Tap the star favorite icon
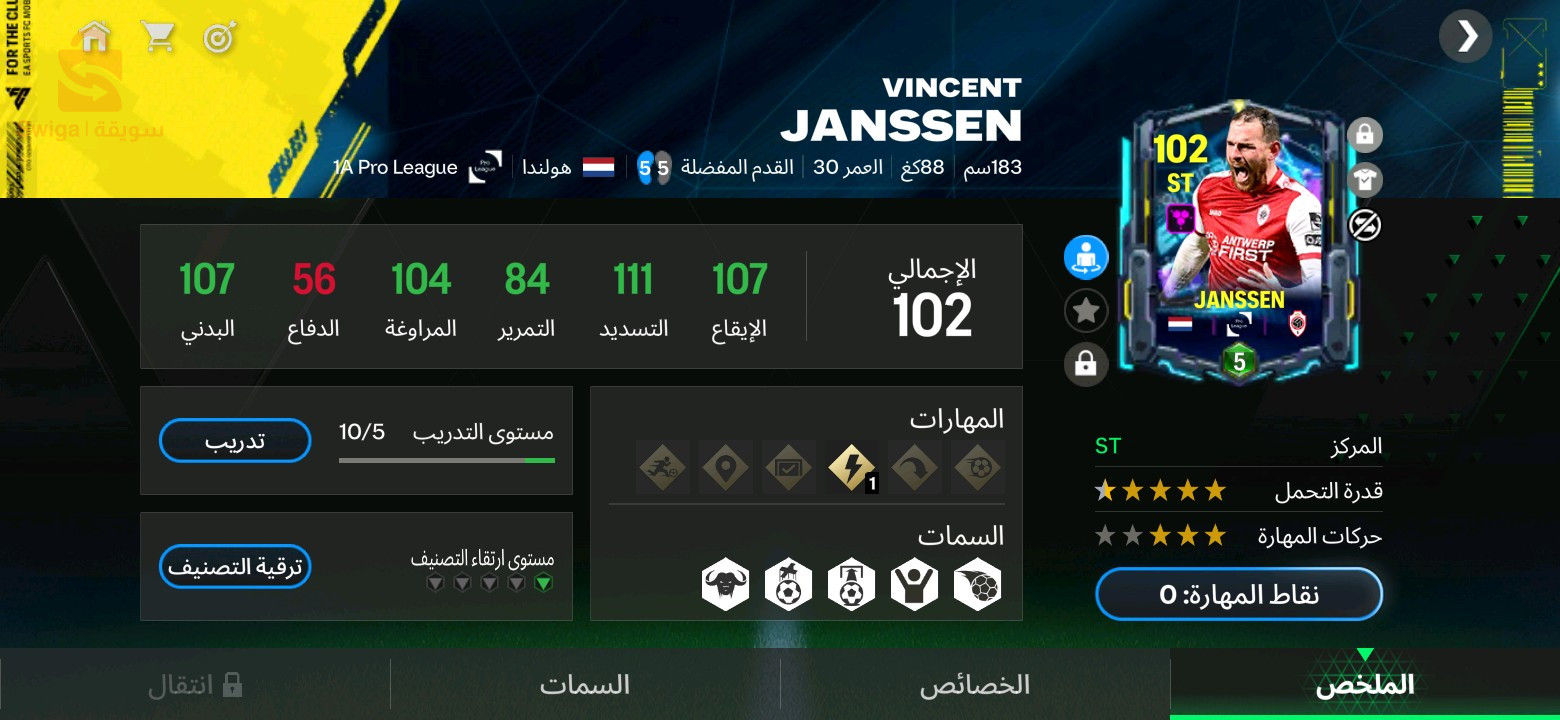Image resolution: width=1560 pixels, height=720 pixels. (x=1086, y=311)
